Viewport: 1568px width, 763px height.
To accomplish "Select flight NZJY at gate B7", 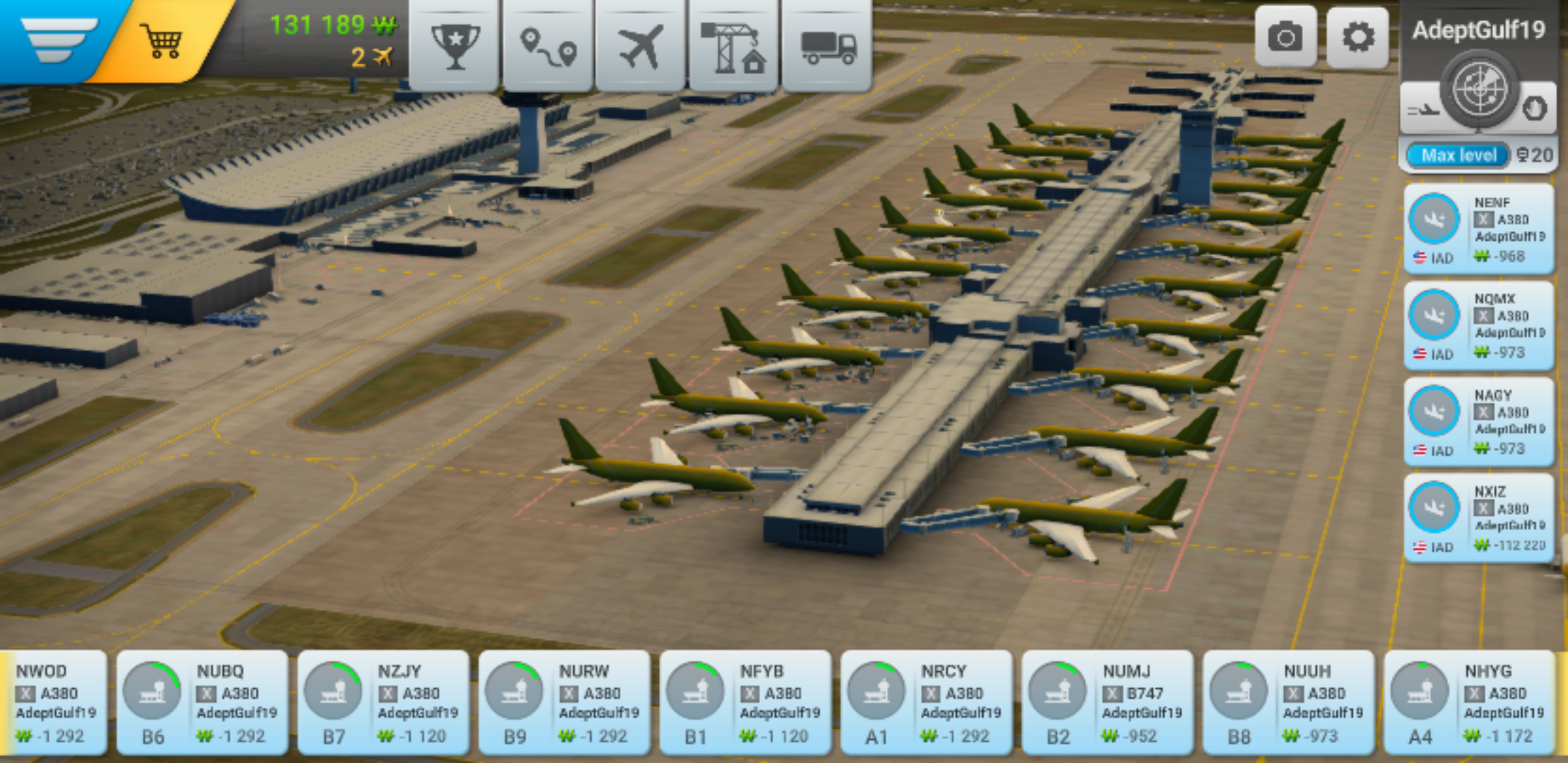I will pyautogui.click(x=383, y=702).
